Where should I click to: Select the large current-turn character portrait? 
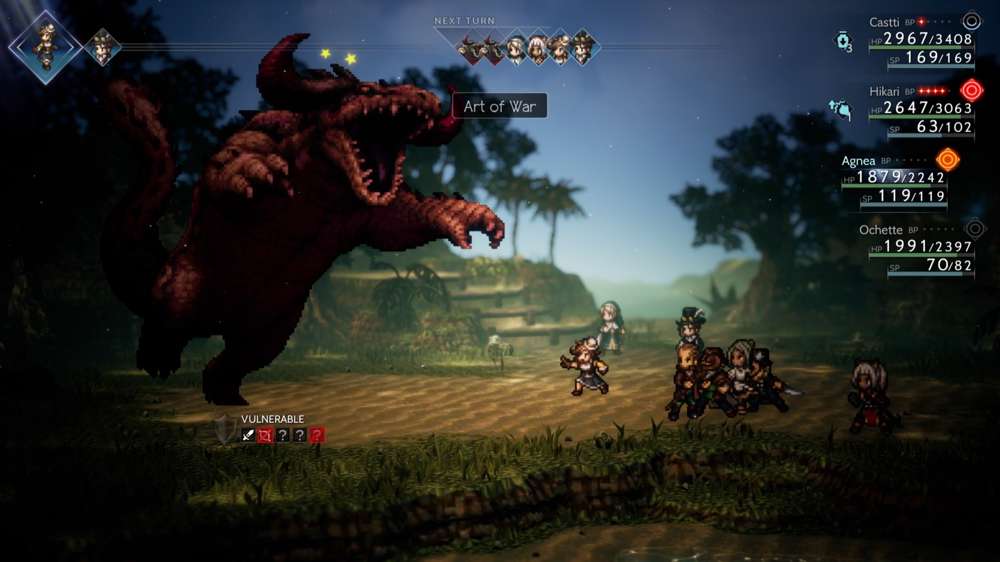(45, 47)
